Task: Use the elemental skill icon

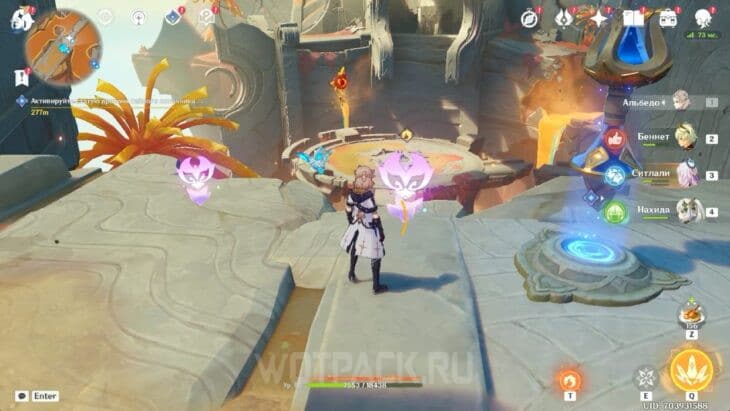Action: (646, 378)
